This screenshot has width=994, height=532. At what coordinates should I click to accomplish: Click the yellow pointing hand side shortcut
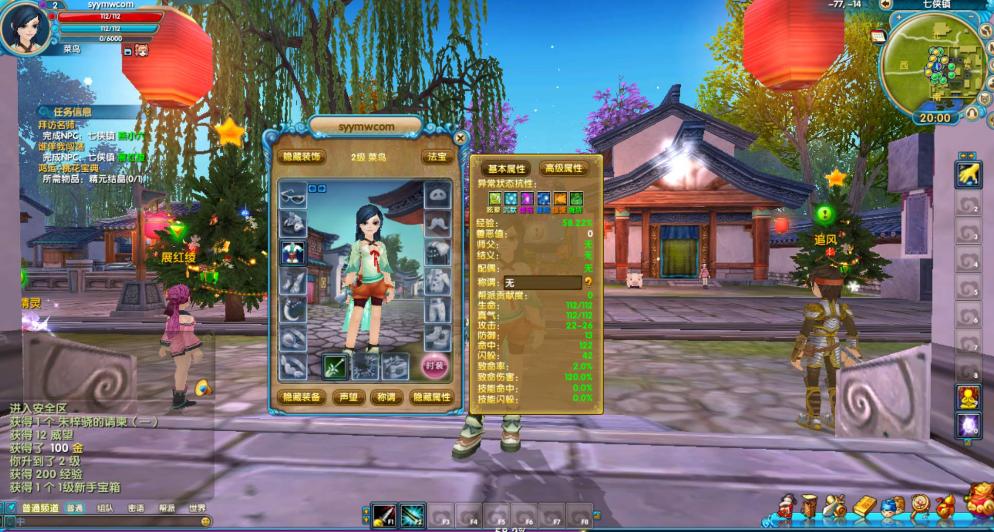(x=968, y=175)
